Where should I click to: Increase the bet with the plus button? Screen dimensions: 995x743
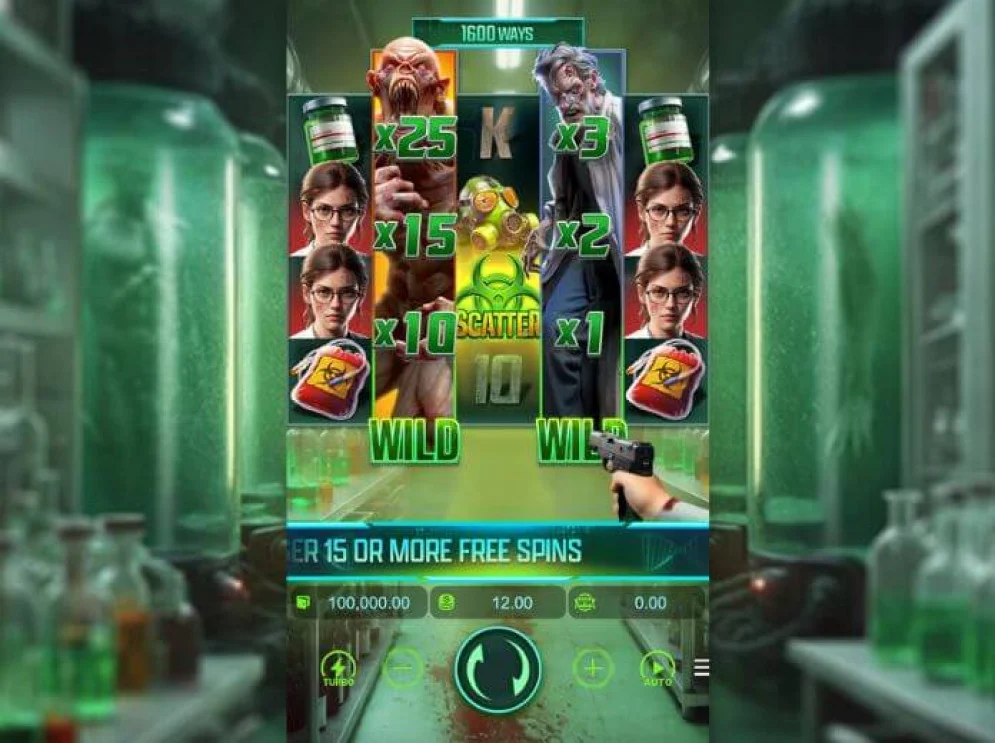click(592, 668)
